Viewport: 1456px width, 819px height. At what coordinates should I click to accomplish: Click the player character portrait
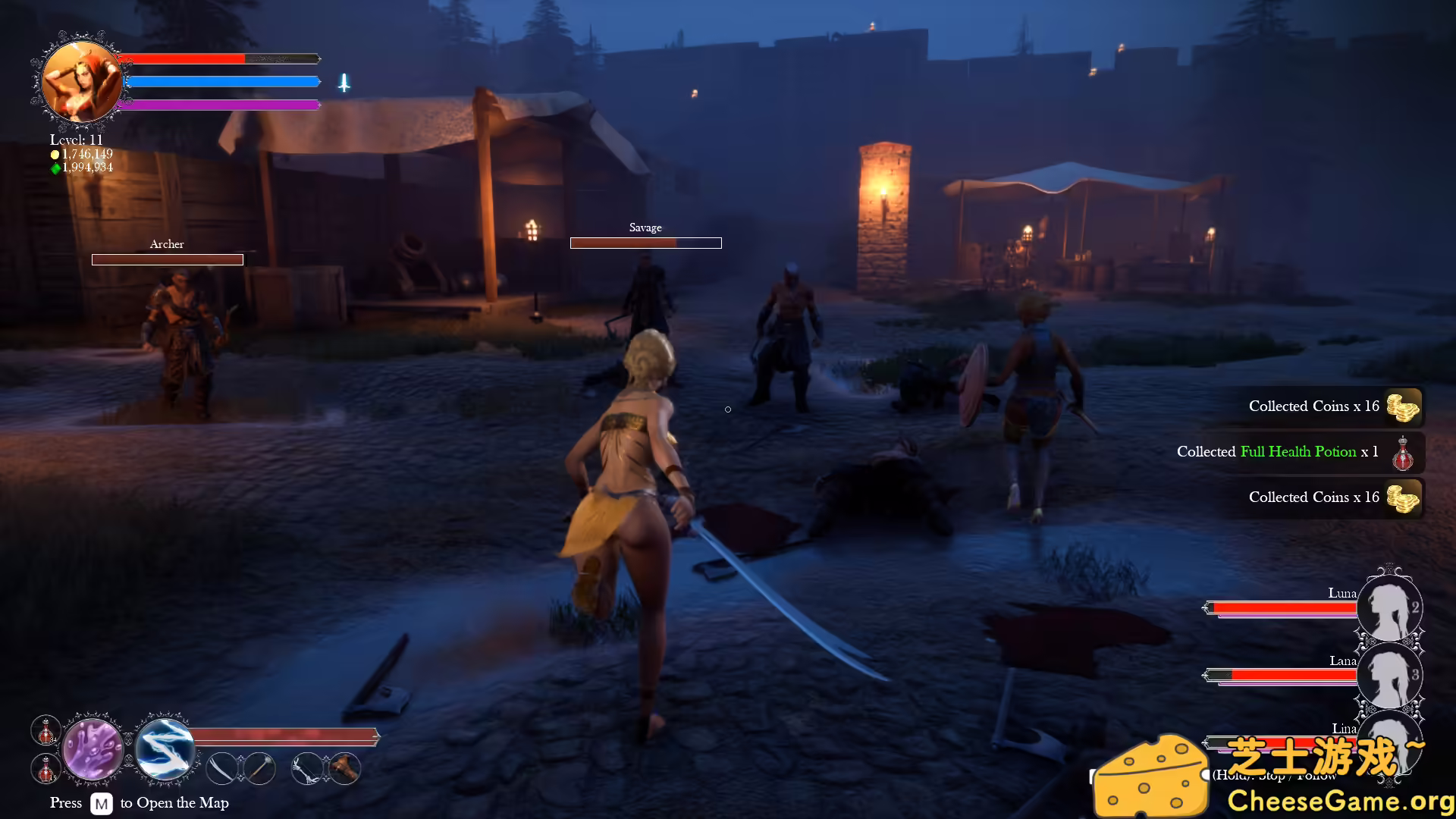tap(80, 80)
